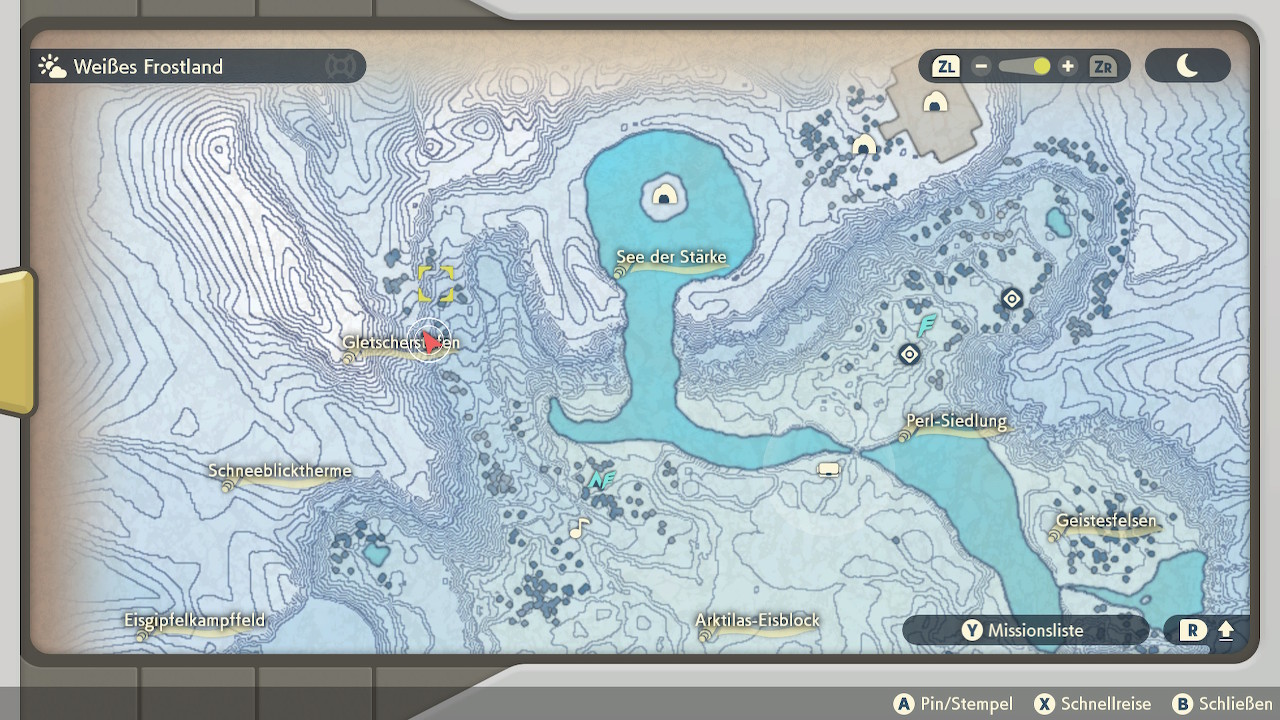
Task: Select the music note map marker
Action: click(578, 527)
